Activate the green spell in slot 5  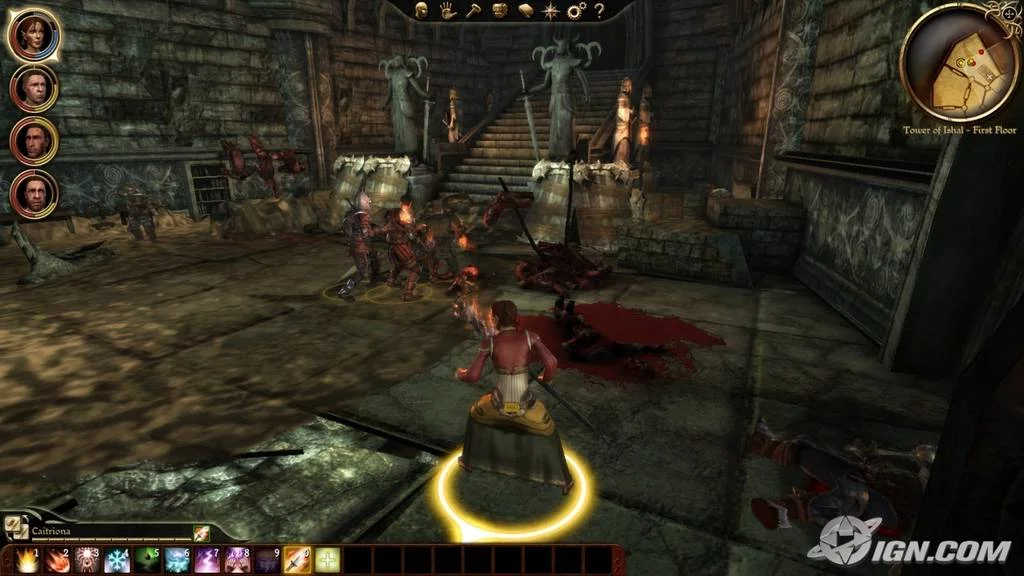[147, 560]
